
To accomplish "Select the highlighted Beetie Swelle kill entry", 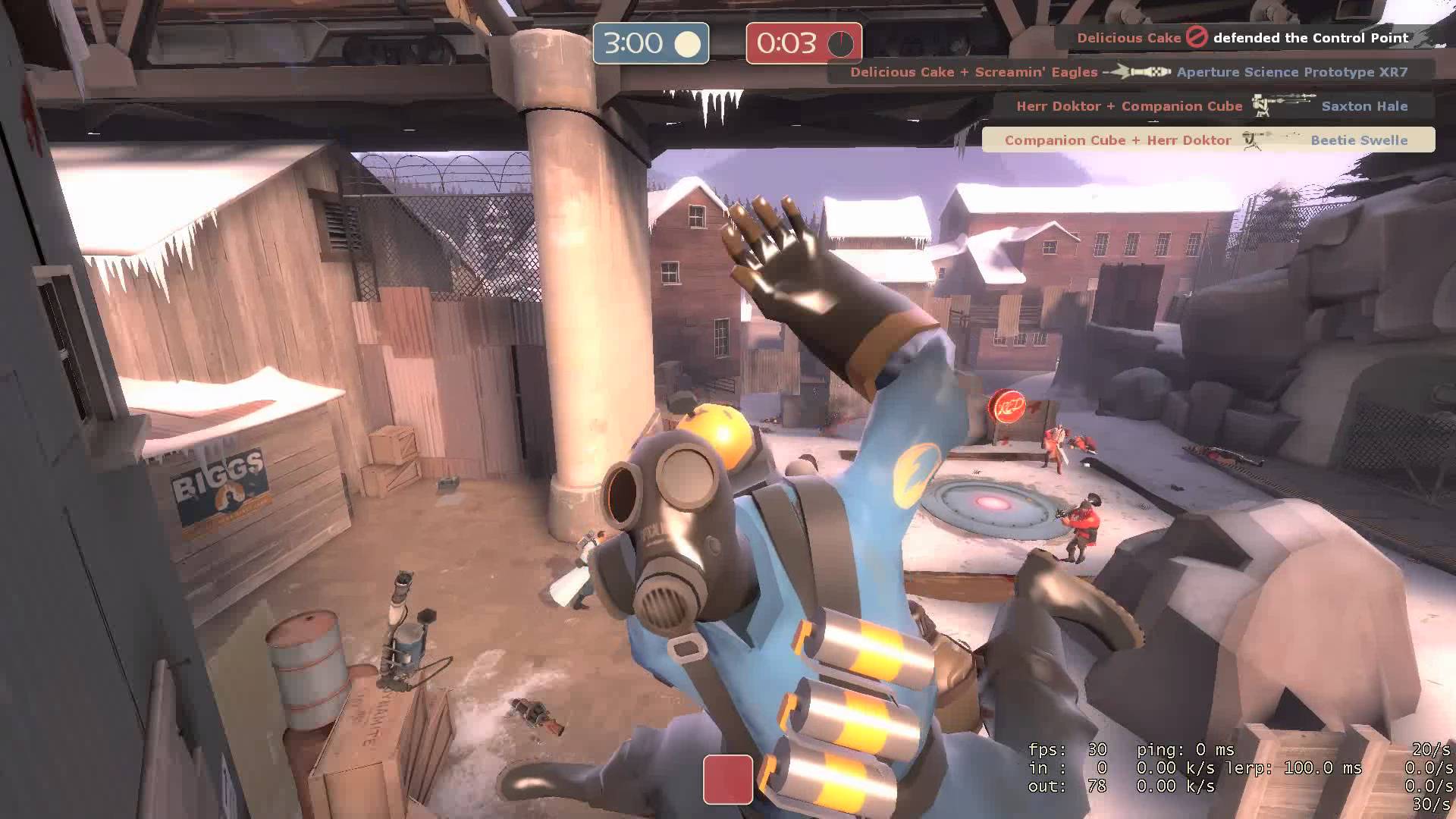I will 1207,140.
